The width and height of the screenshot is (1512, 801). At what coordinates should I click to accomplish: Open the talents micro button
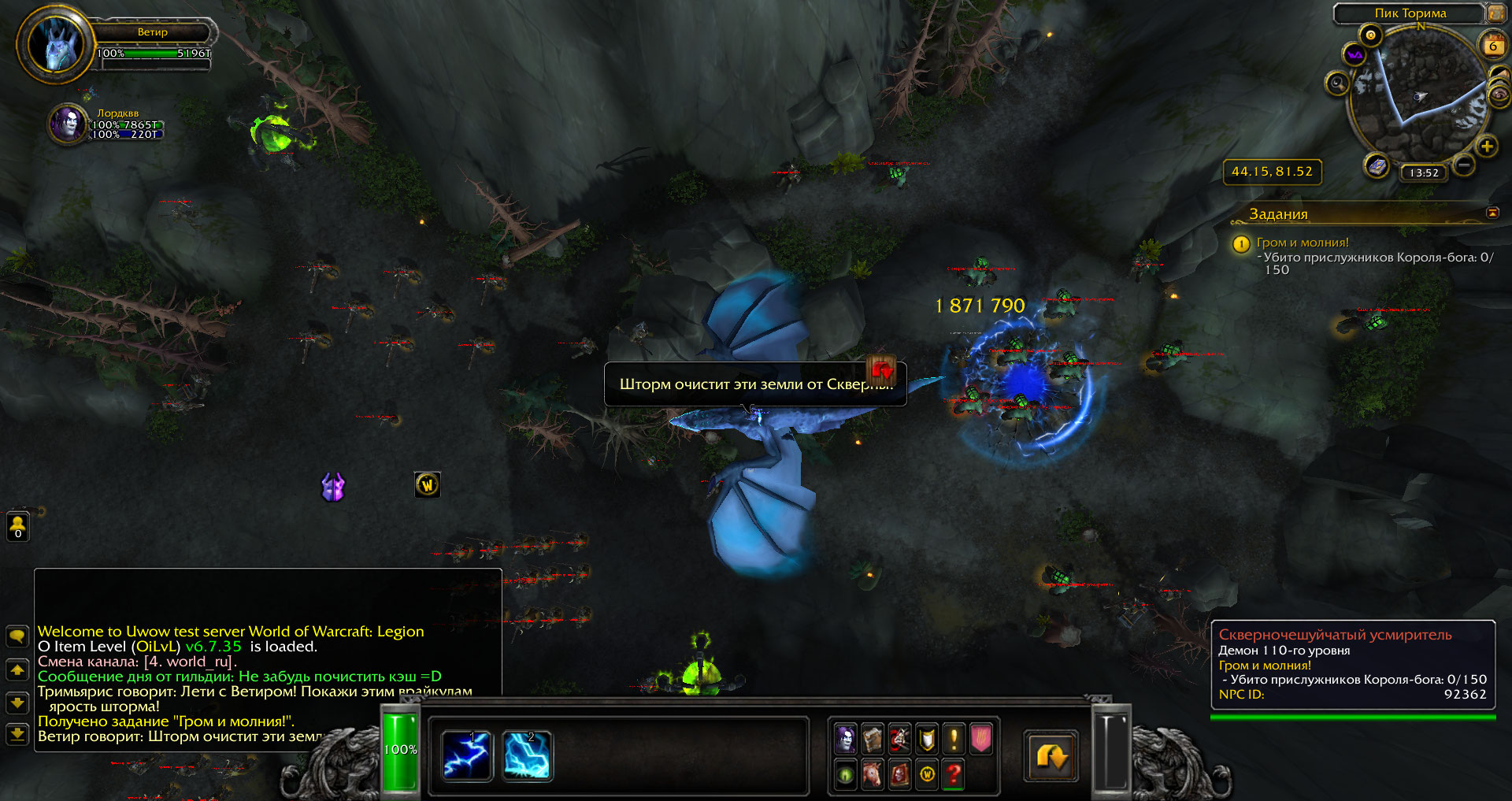pyautogui.click(x=900, y=739)
